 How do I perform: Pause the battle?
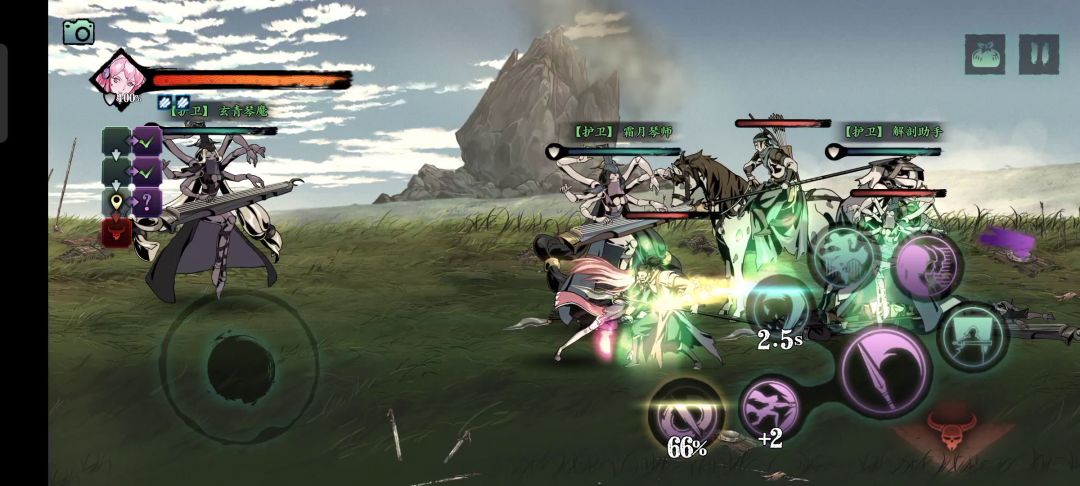[x=1039, y=54]
